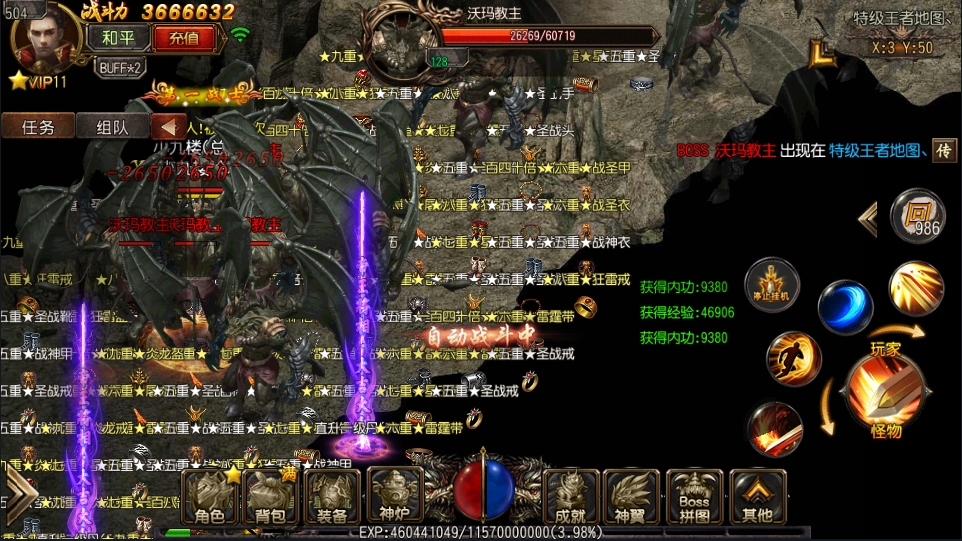Switch to the 组队 team tab
Image resolution: width=962 pixels, height=541 pixels.
coord(111,127)
